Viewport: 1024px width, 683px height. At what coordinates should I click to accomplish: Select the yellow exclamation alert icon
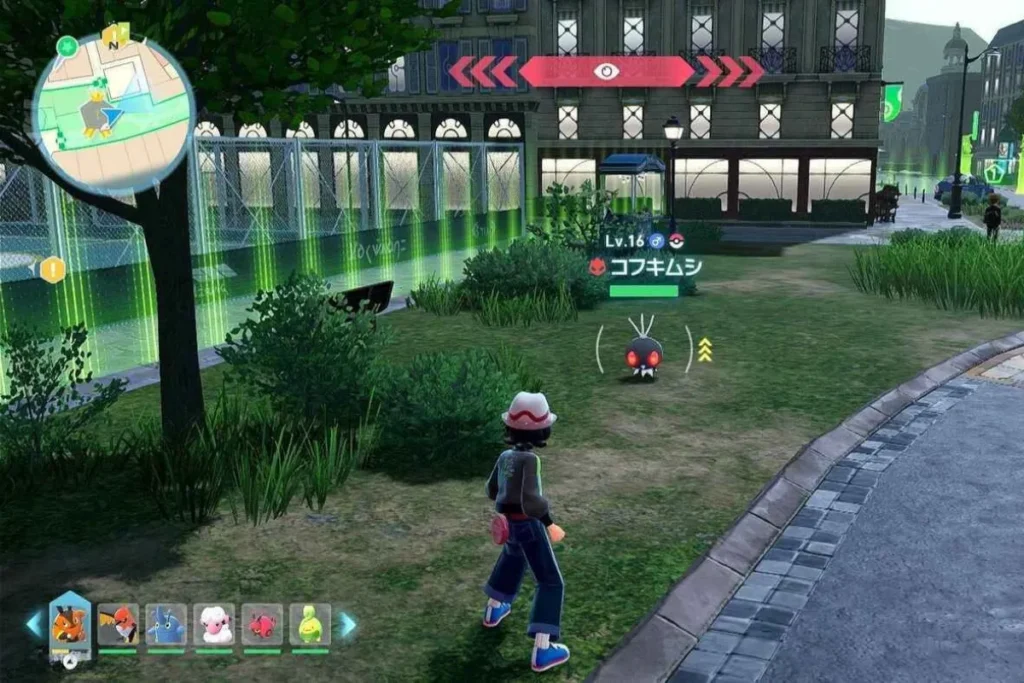tap(52, 269)
